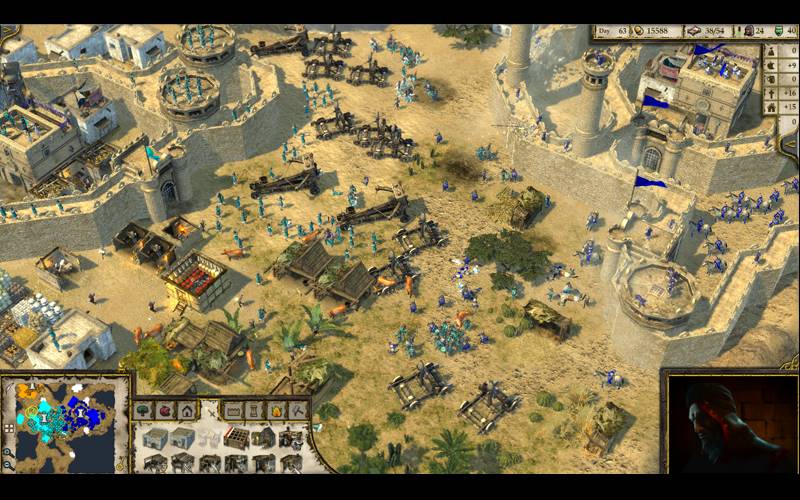
Task: Pick the red-roofed grid building from the build menu
Action: click(x=236, y=438)
